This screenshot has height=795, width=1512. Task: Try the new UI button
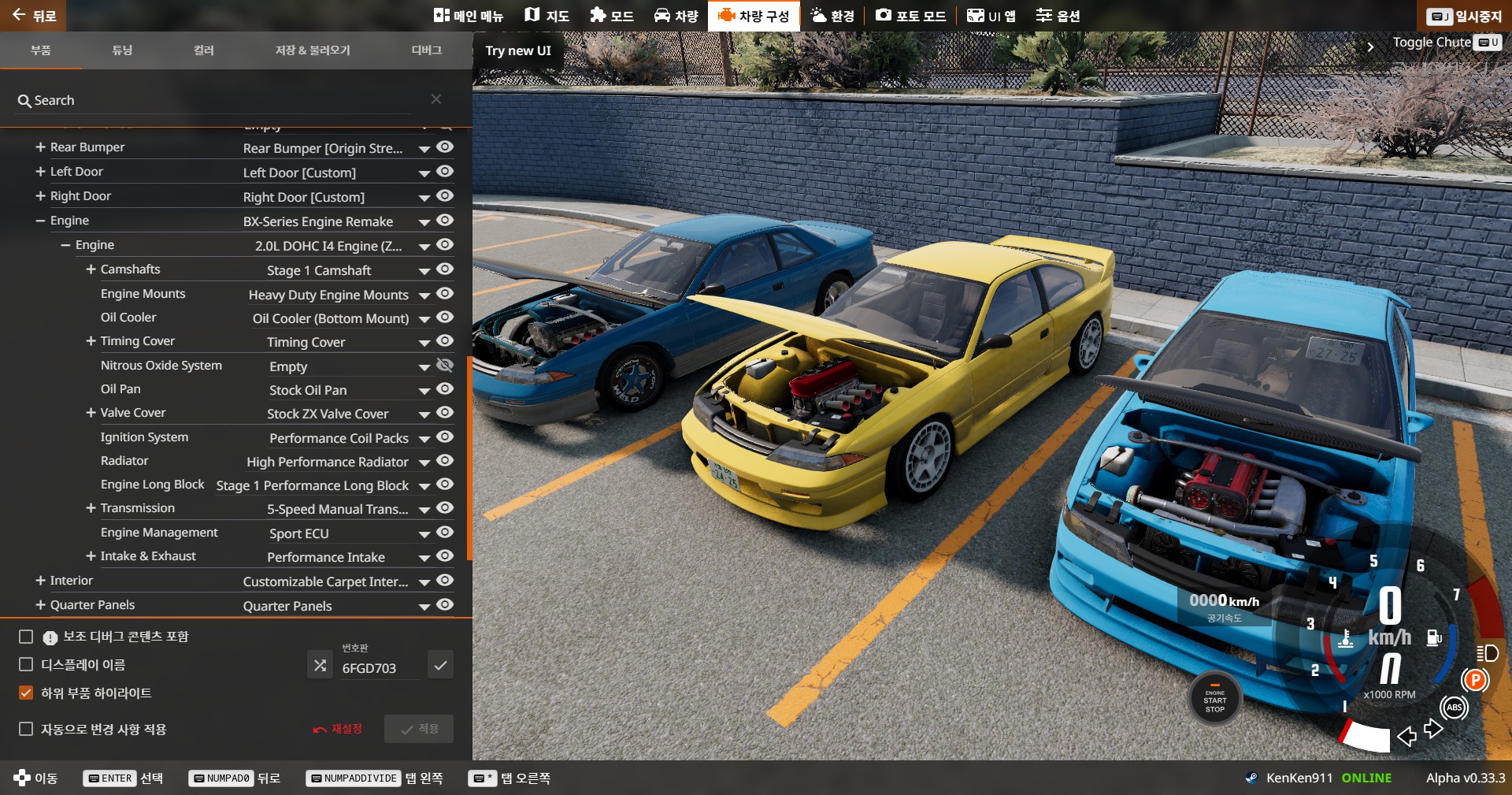click(518, 50)
